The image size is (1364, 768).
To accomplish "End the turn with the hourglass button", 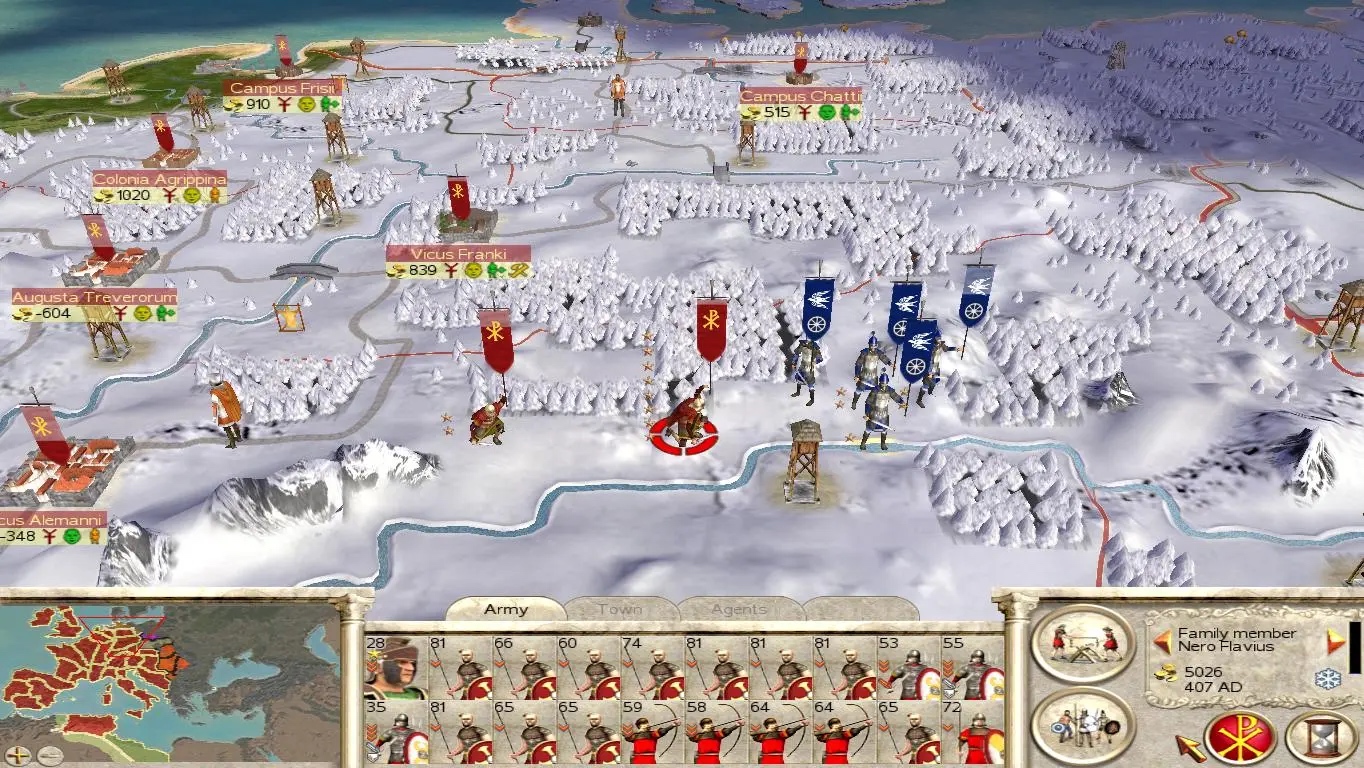I will pos(1320,740).
